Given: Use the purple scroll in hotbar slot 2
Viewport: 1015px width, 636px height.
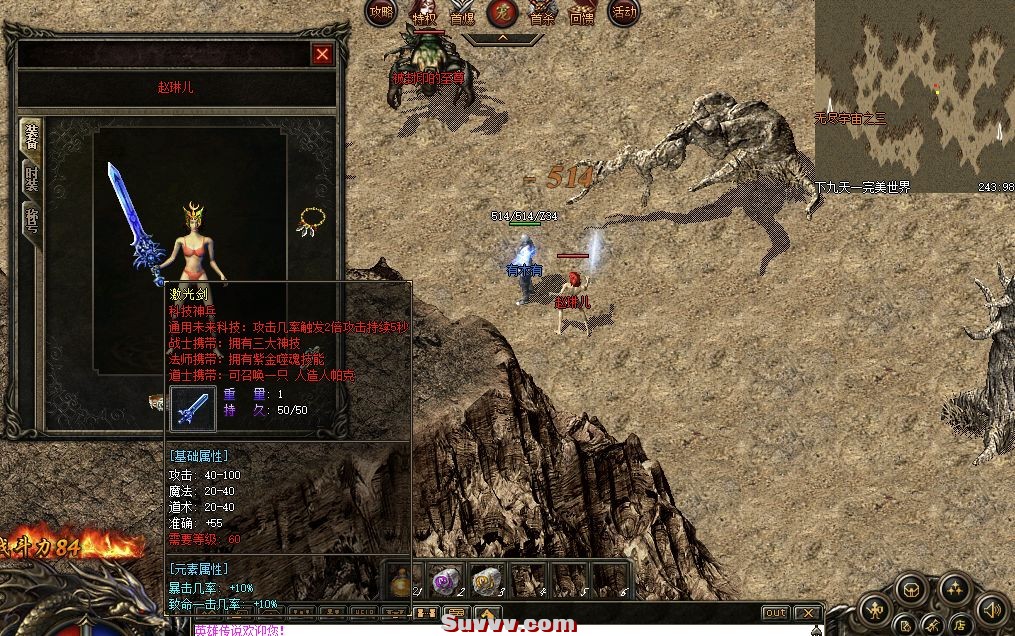Looking at the screenshot, I should (x=445, y=580).
